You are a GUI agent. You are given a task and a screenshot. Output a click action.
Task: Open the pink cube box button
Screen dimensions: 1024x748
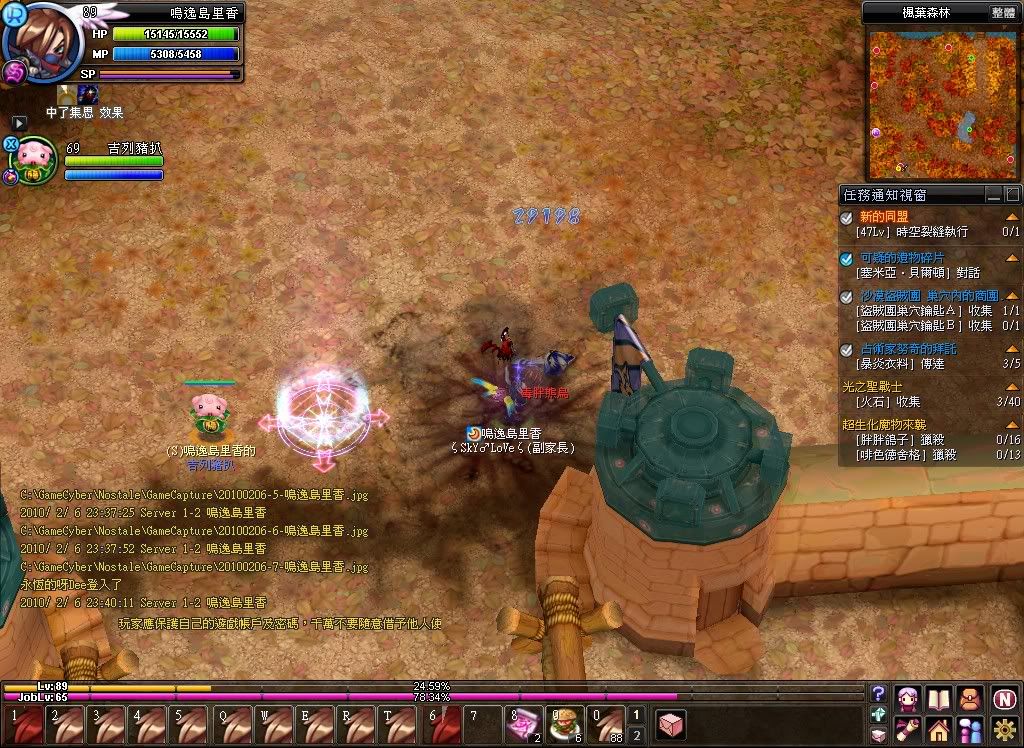671,723
